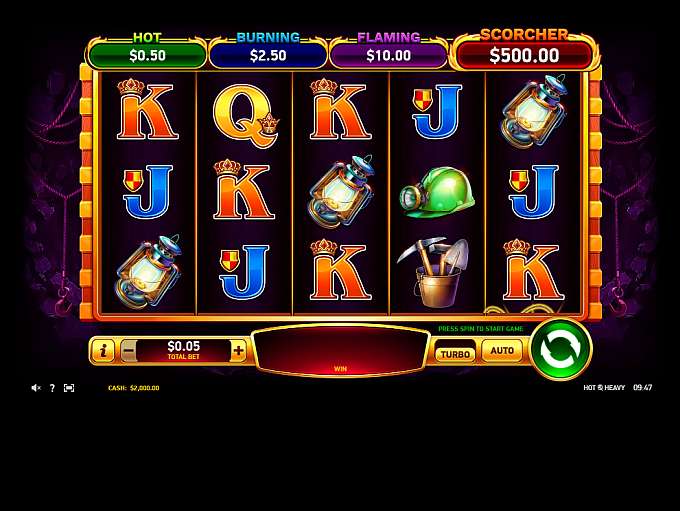Mute the game sound

click(36, 388)
